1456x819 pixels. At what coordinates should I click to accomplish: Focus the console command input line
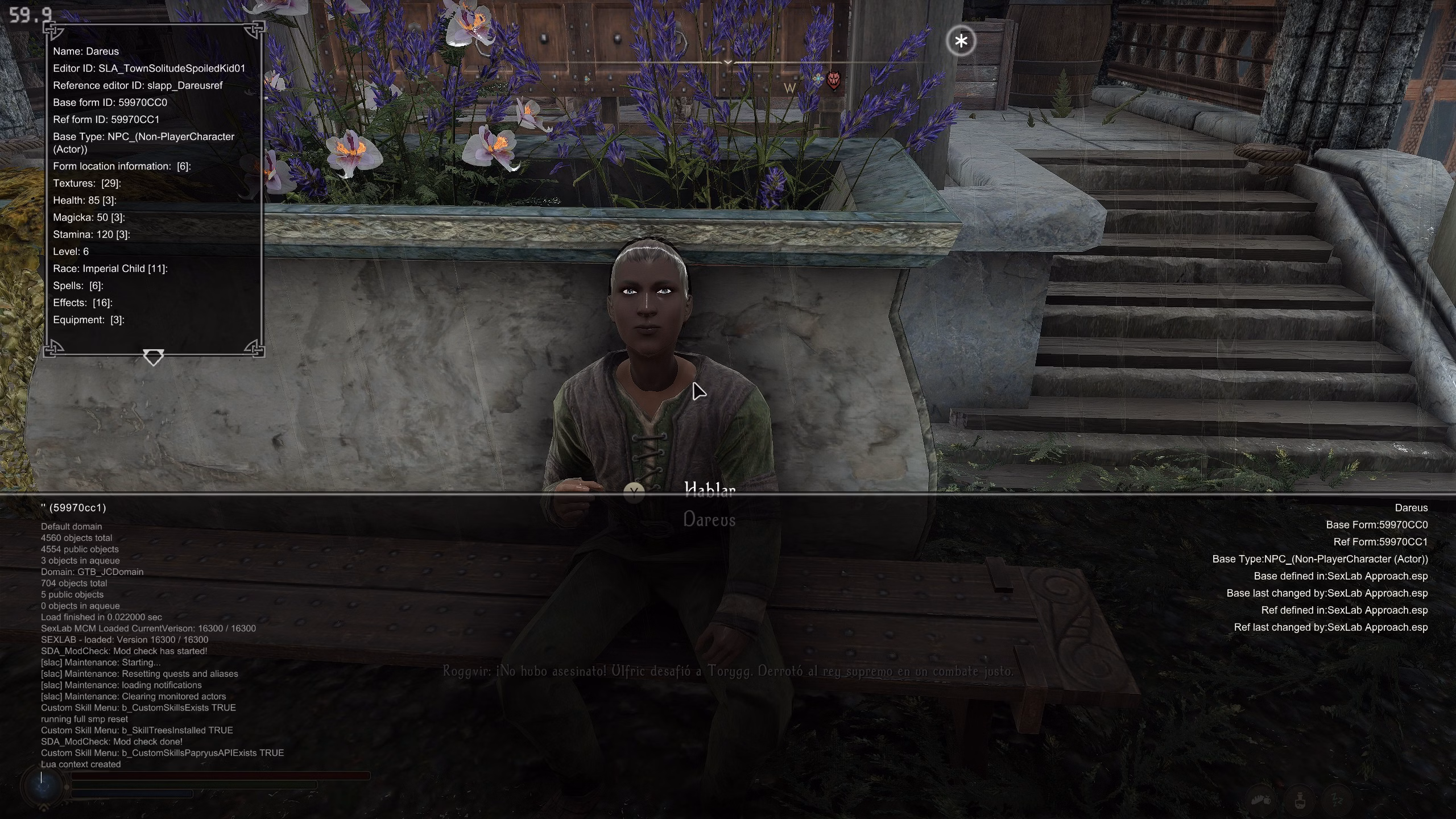pyautogui.click(x=205, y=777)
